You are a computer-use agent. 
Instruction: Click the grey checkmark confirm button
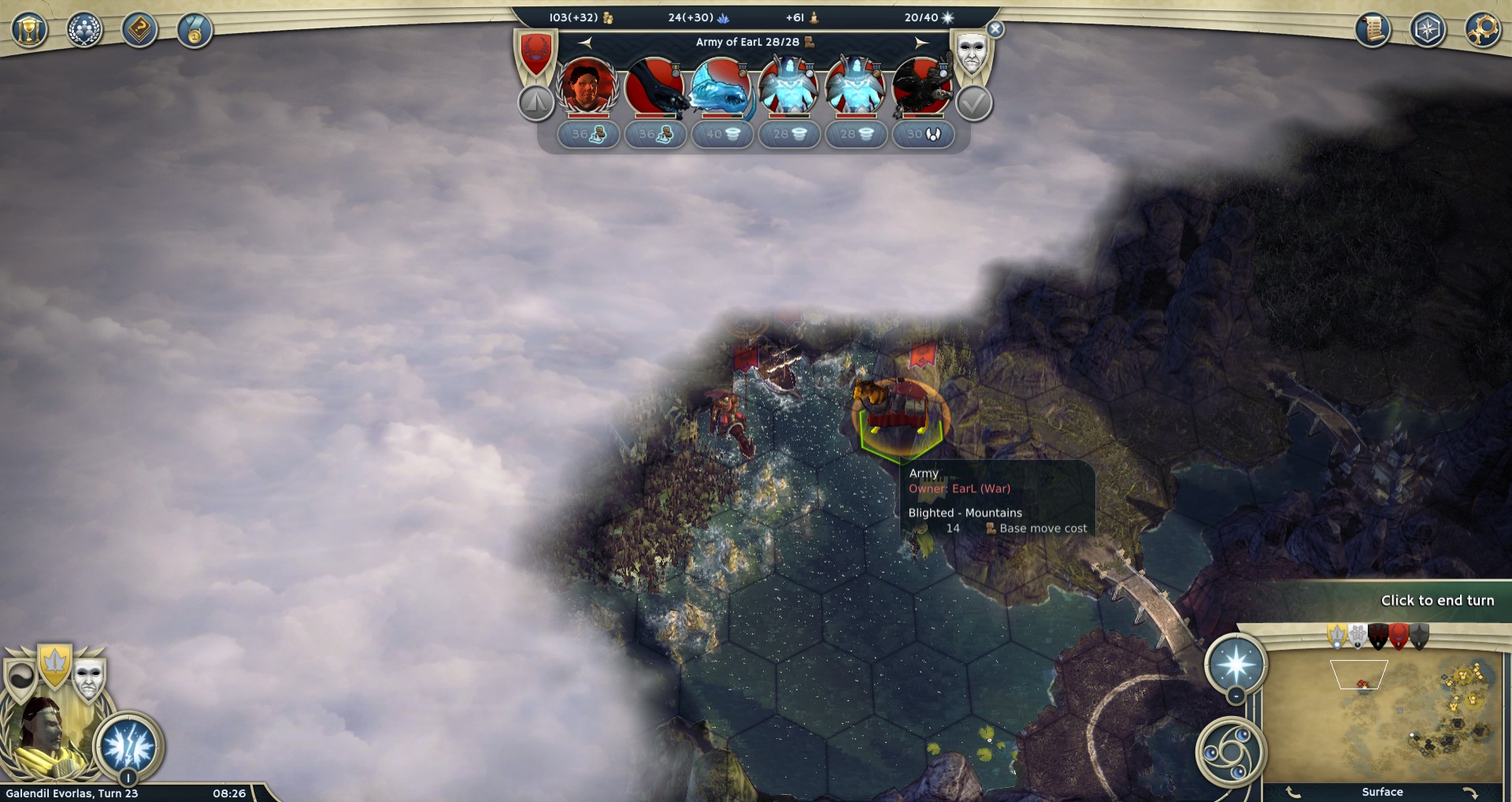(x=974, y=103)
